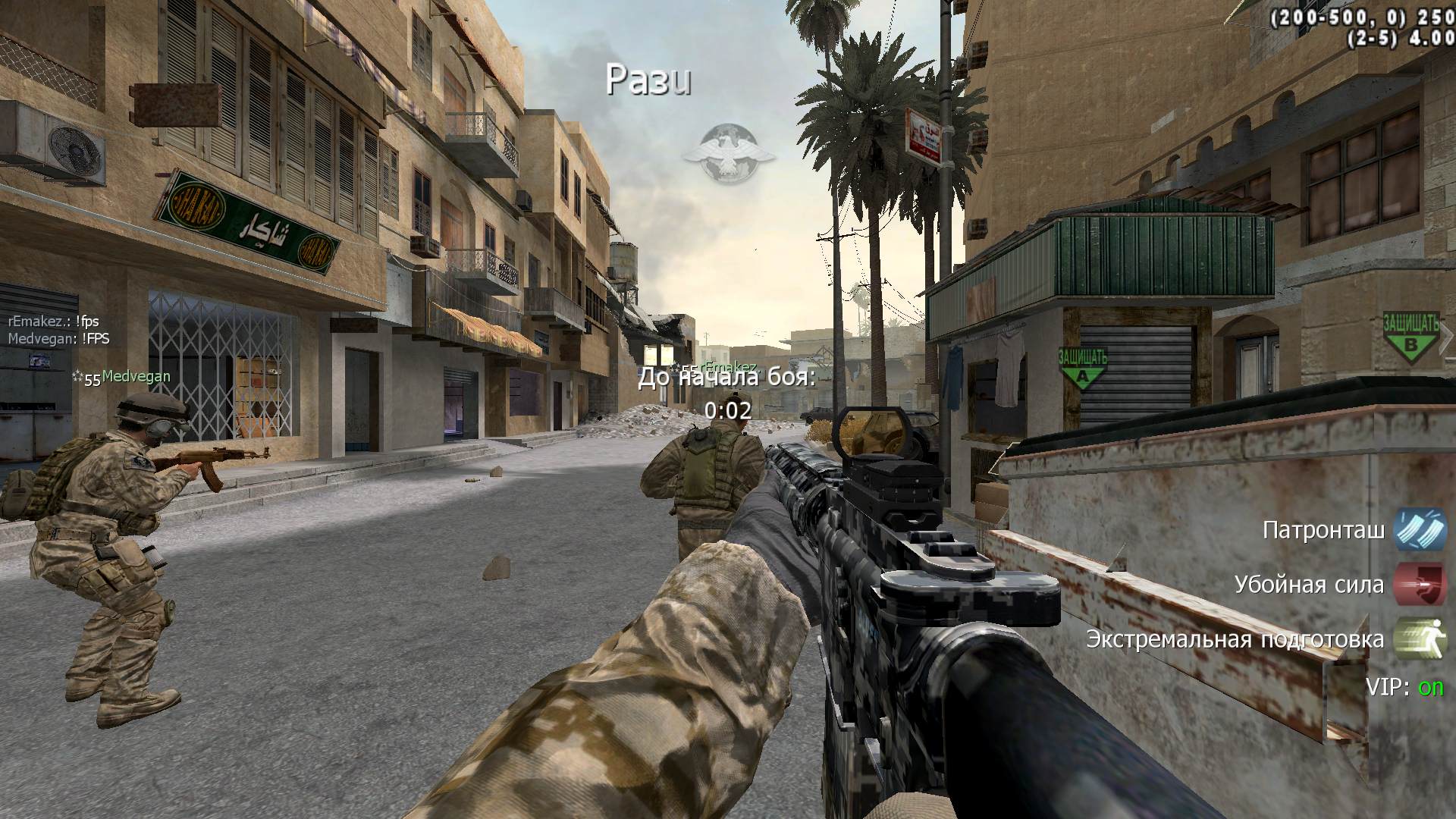Click the Патронташ (Bandolier) perk icon
1456x819 pixels.
(1419, 529)
